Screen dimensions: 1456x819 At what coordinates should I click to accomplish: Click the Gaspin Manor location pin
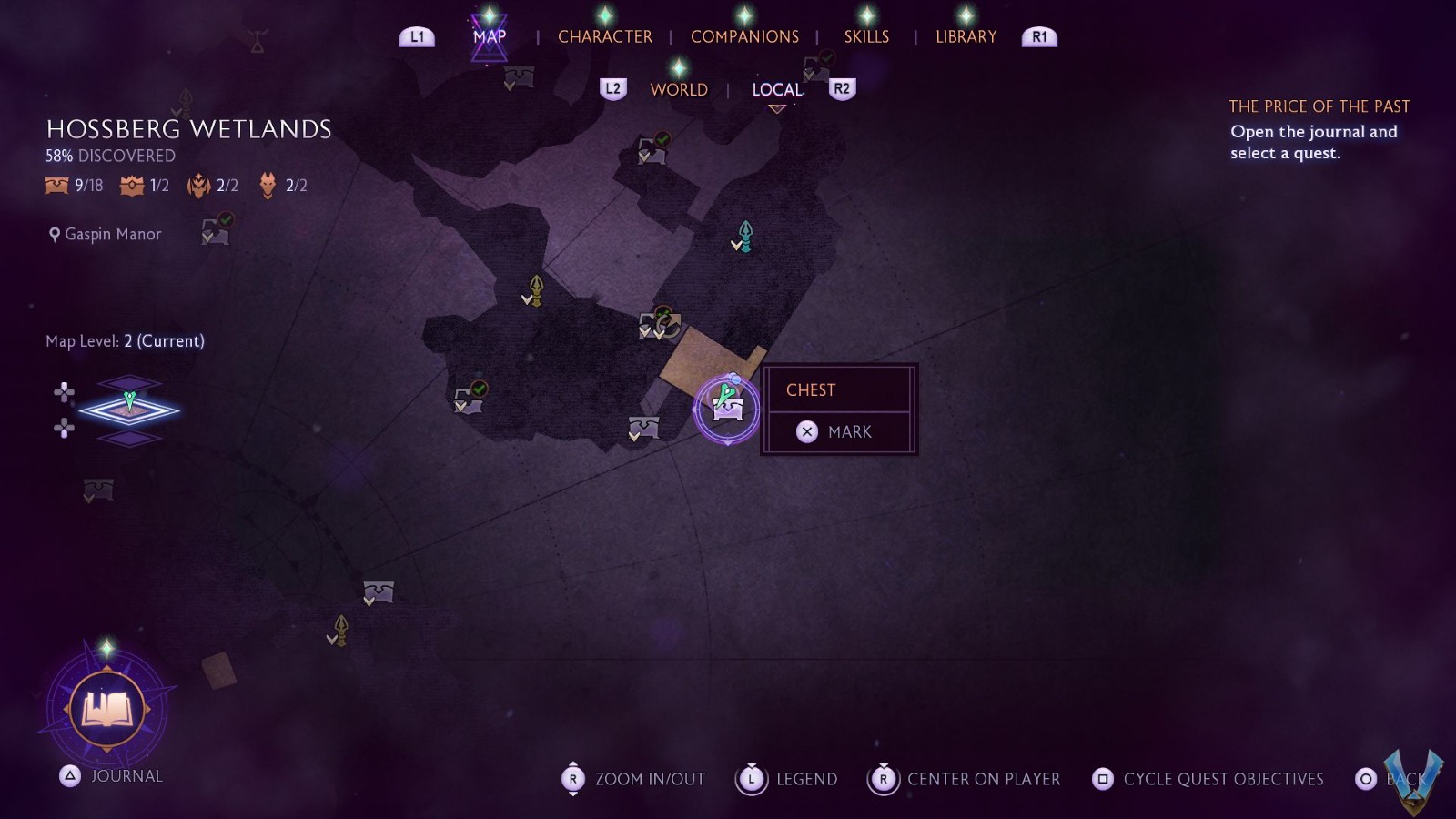56,234
